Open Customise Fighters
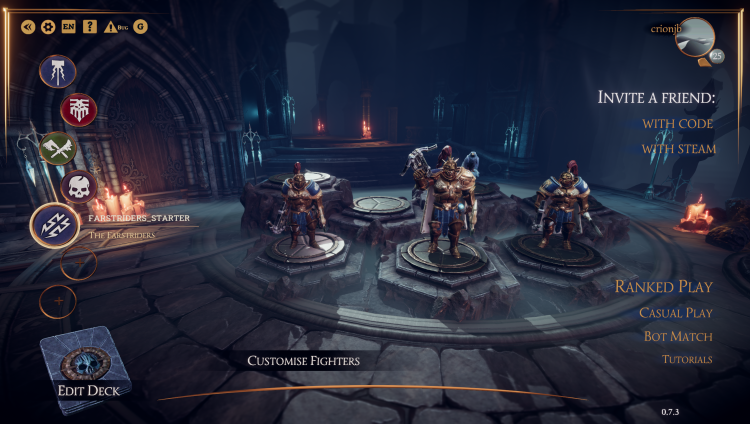 (x=303, y=361)
